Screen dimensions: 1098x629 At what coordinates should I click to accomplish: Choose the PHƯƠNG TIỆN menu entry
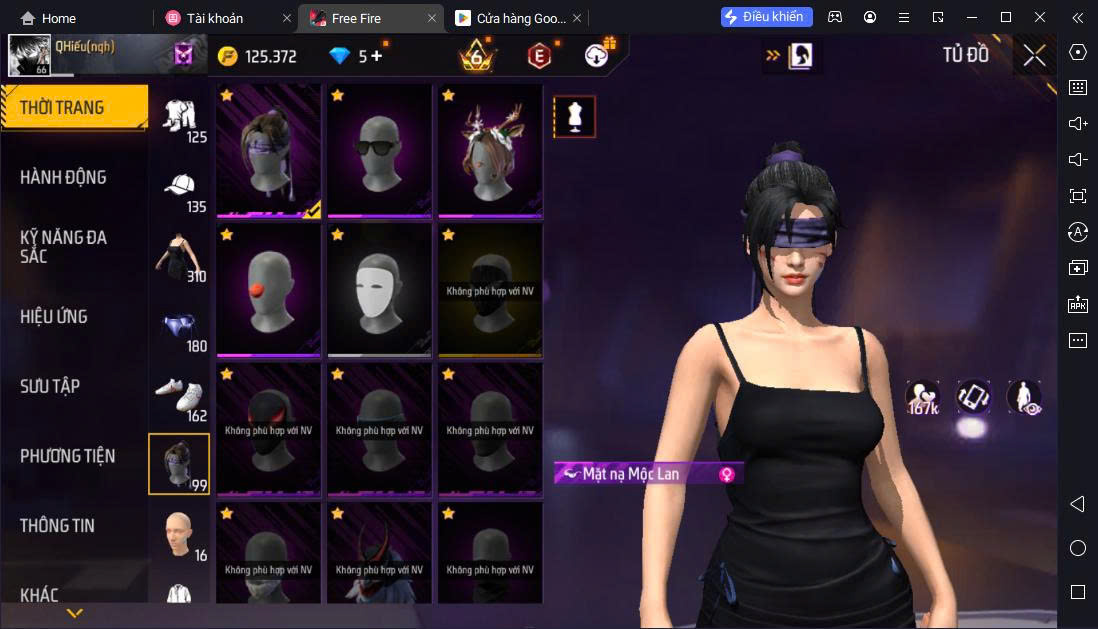point(67,456)
